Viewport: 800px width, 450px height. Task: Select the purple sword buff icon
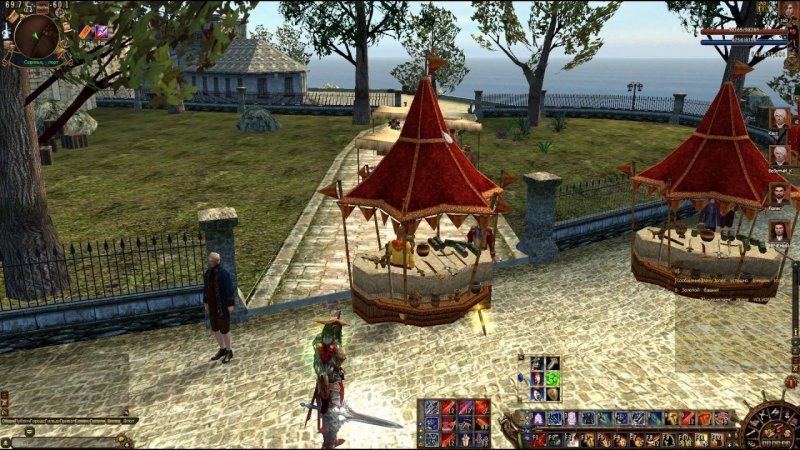[101, 32]
